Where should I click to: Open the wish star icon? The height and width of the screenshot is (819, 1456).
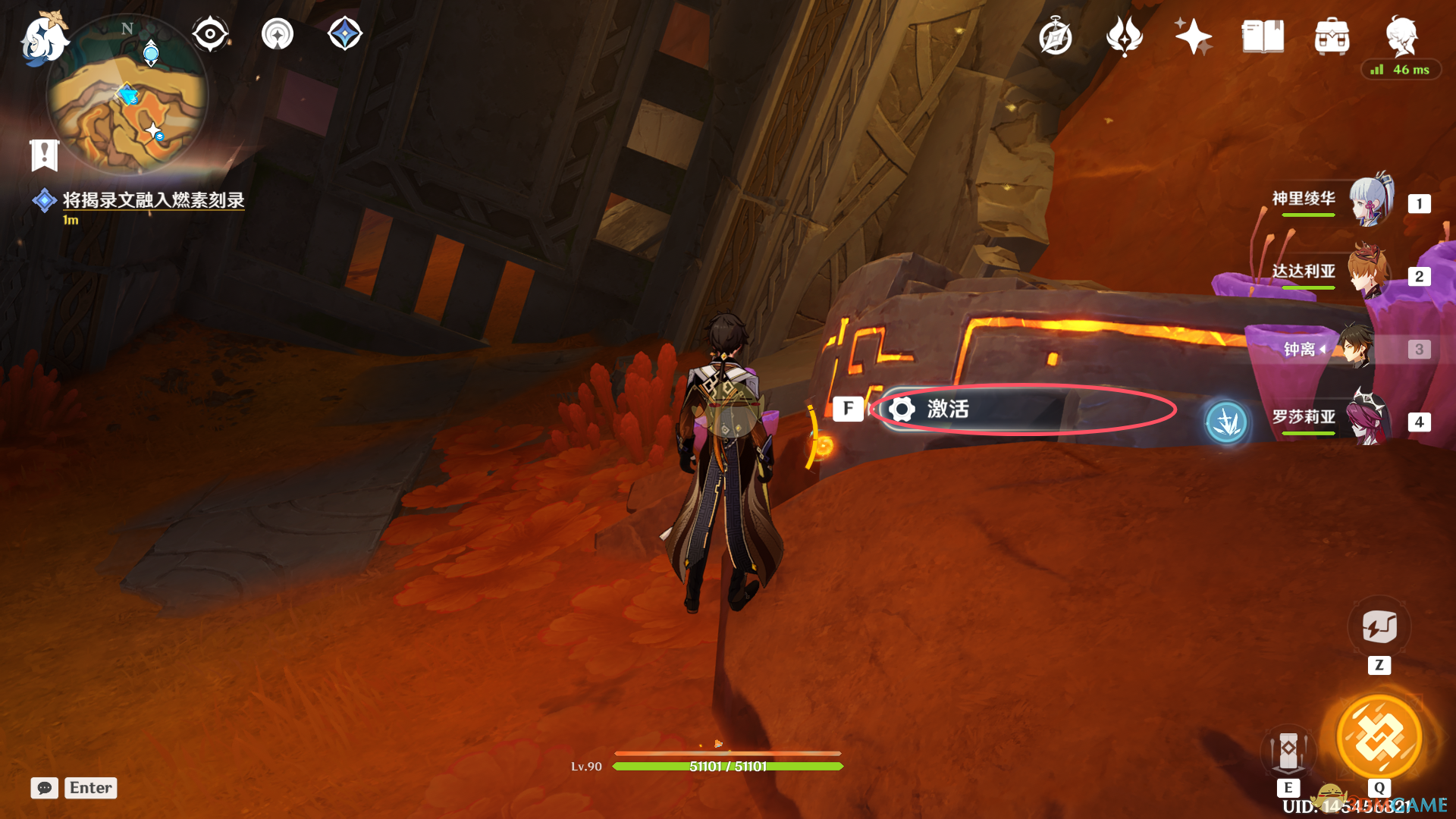coord(1193,36)
